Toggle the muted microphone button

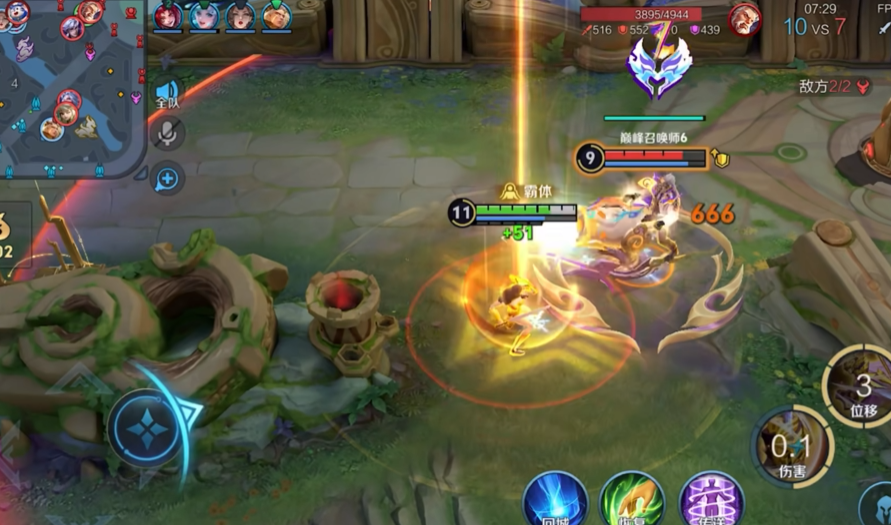point(167,133)
